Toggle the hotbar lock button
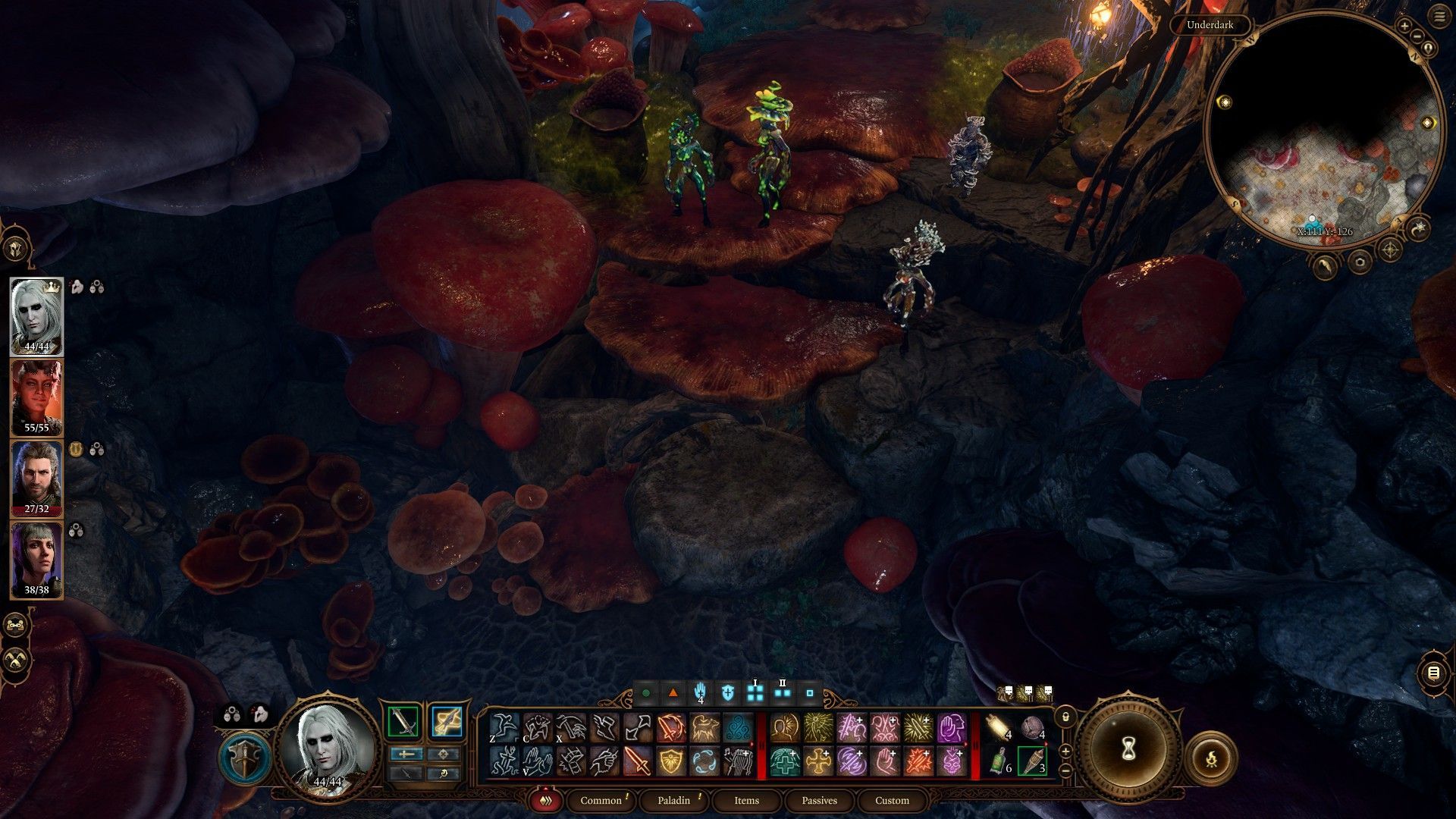The height and width of the screenshot is (819, 1456). (1065, 717)
